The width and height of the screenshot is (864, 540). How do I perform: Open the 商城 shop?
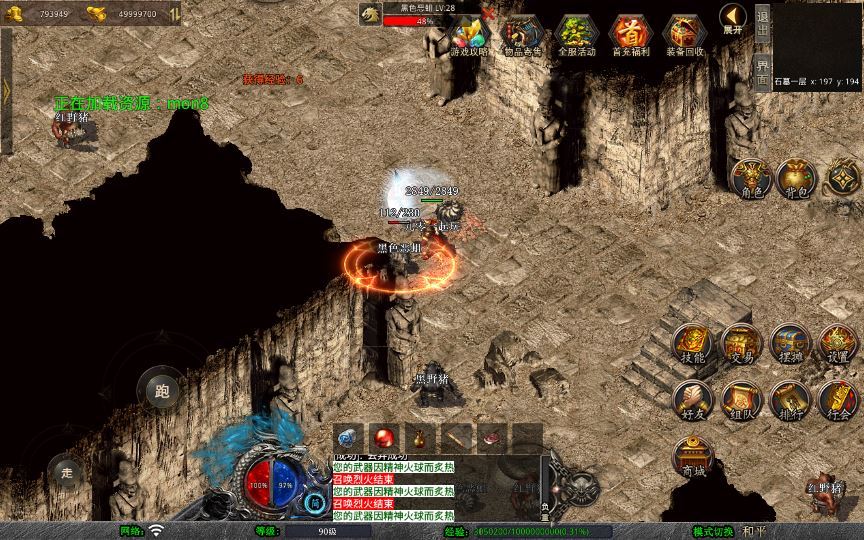(692, 457)
